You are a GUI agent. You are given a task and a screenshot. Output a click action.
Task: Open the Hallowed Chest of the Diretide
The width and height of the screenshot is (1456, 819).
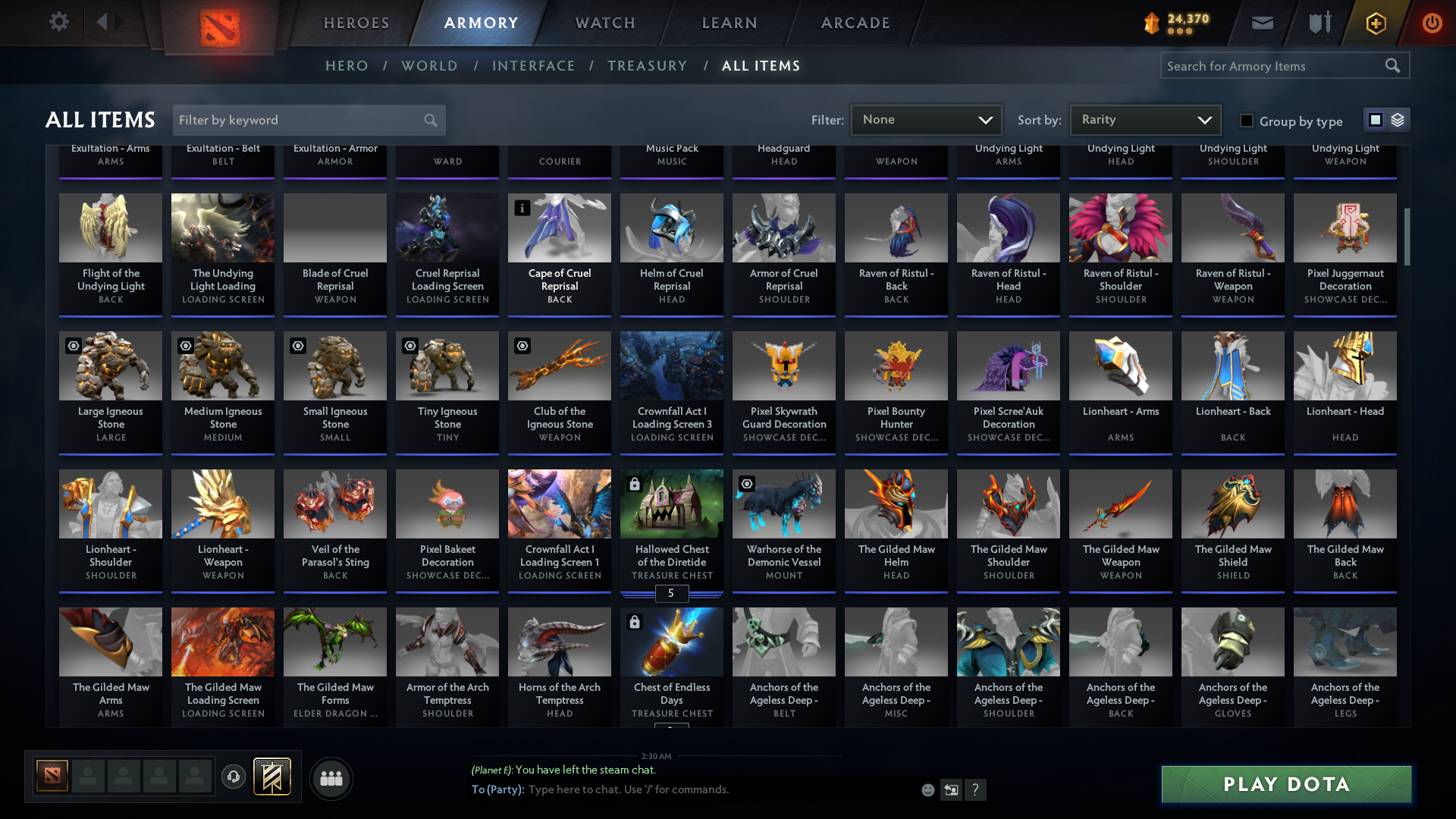pos(671,523)
